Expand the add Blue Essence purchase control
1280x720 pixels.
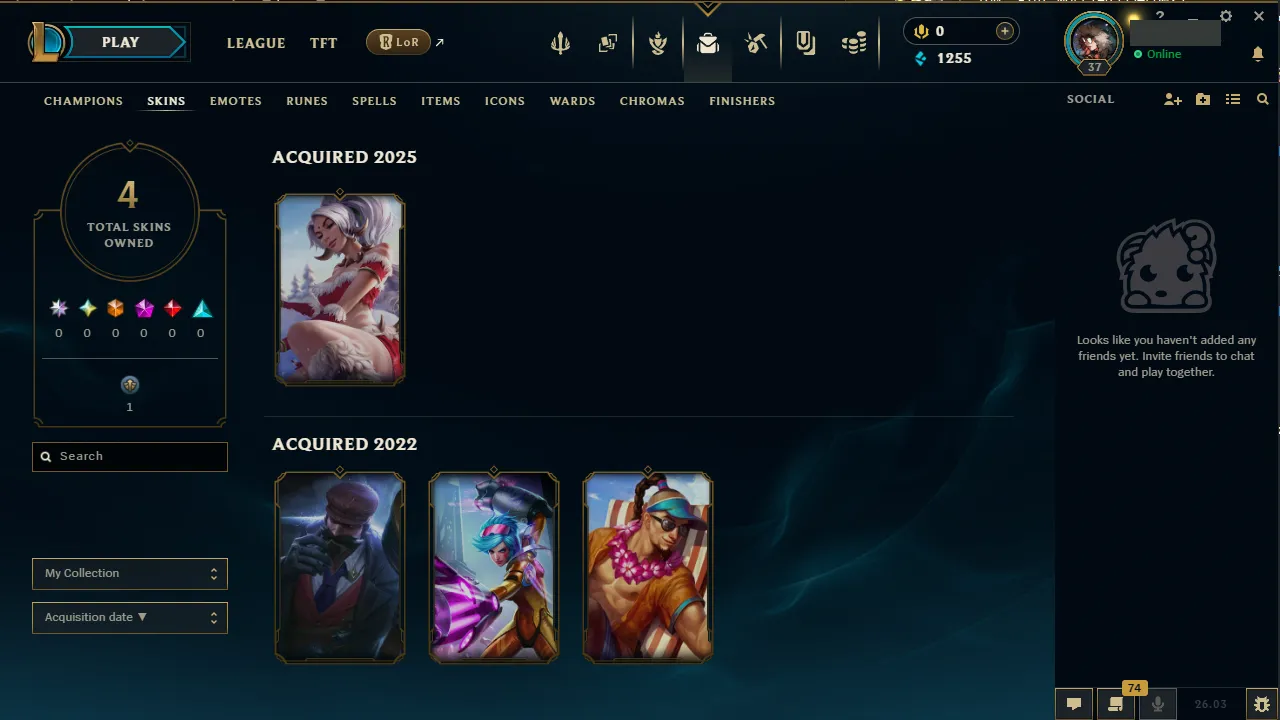pos(1004,31)
